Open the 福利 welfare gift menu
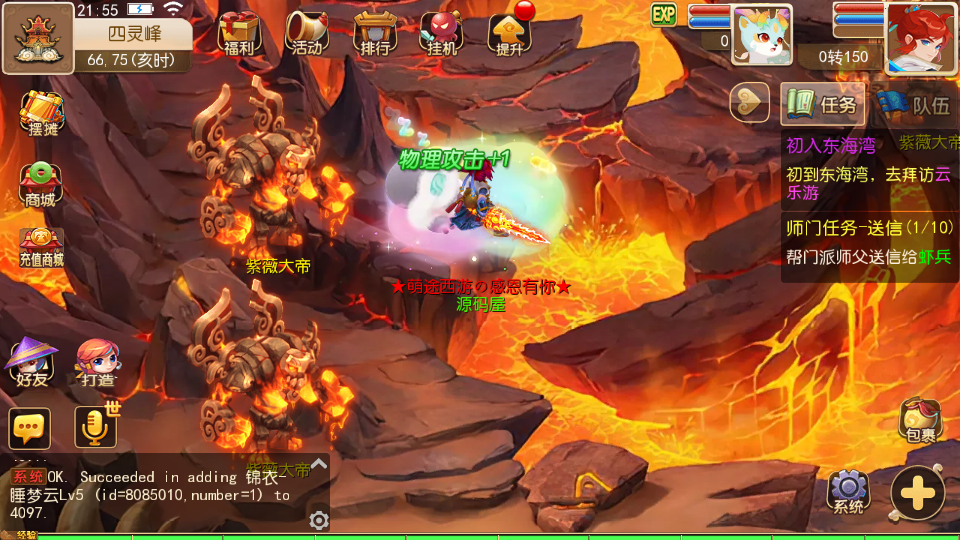 tap(239, 33)
